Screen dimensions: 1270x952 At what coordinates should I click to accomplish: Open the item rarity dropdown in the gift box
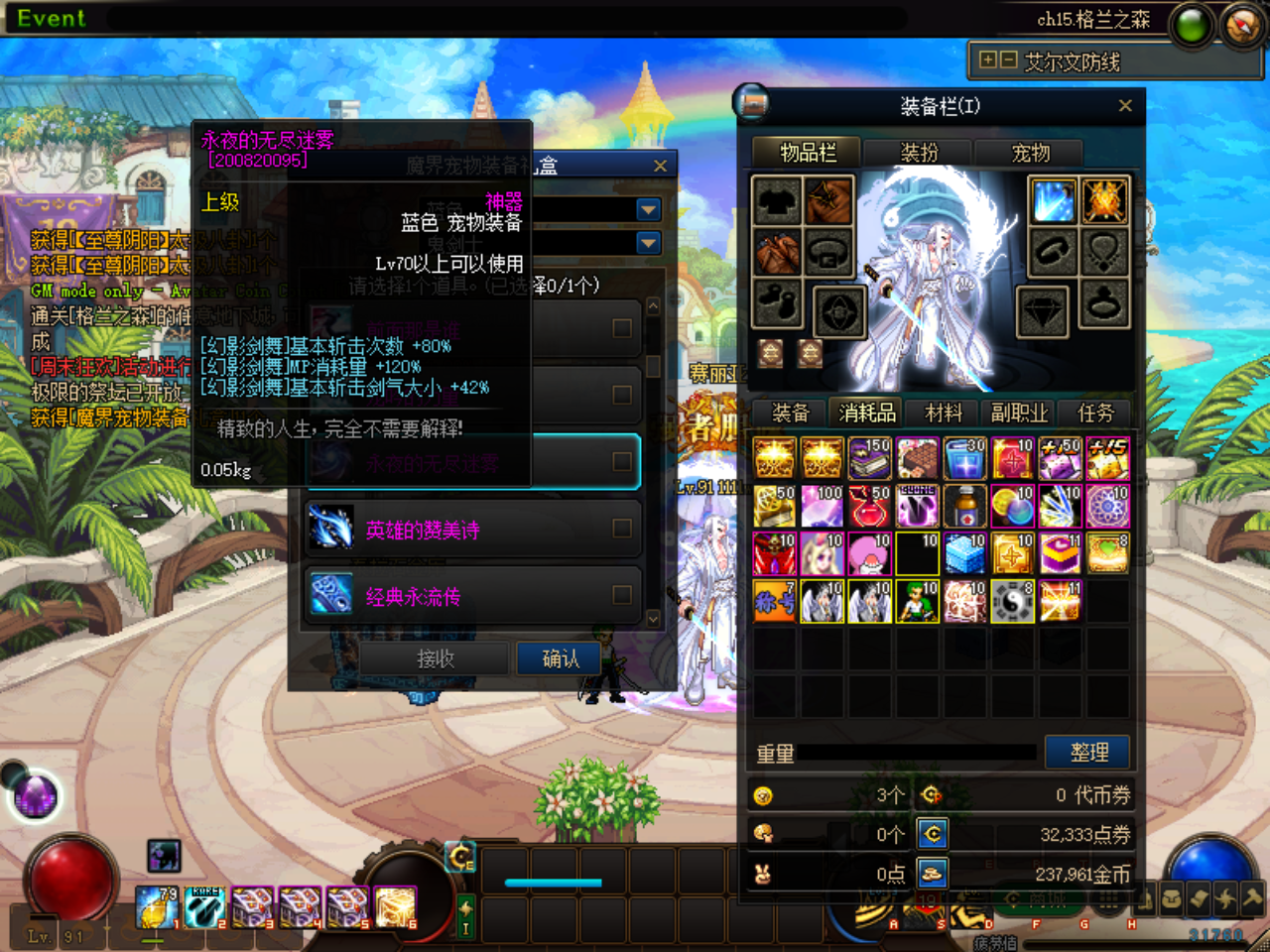pyautogui.click(x=647, y=209)
